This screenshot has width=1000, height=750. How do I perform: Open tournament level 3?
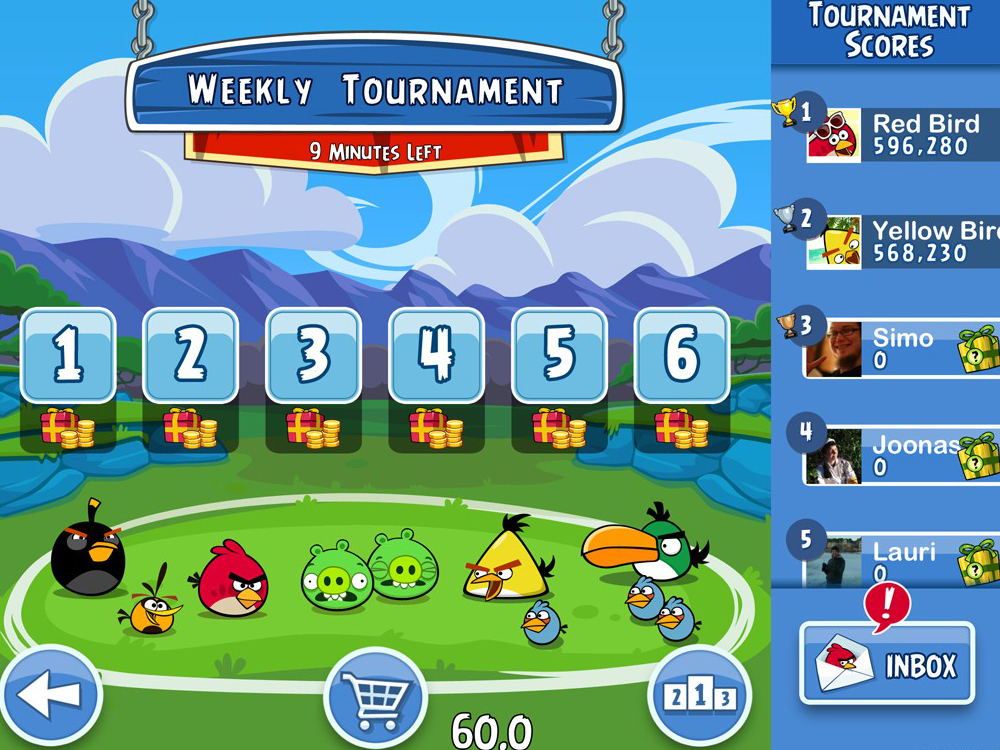313,356
